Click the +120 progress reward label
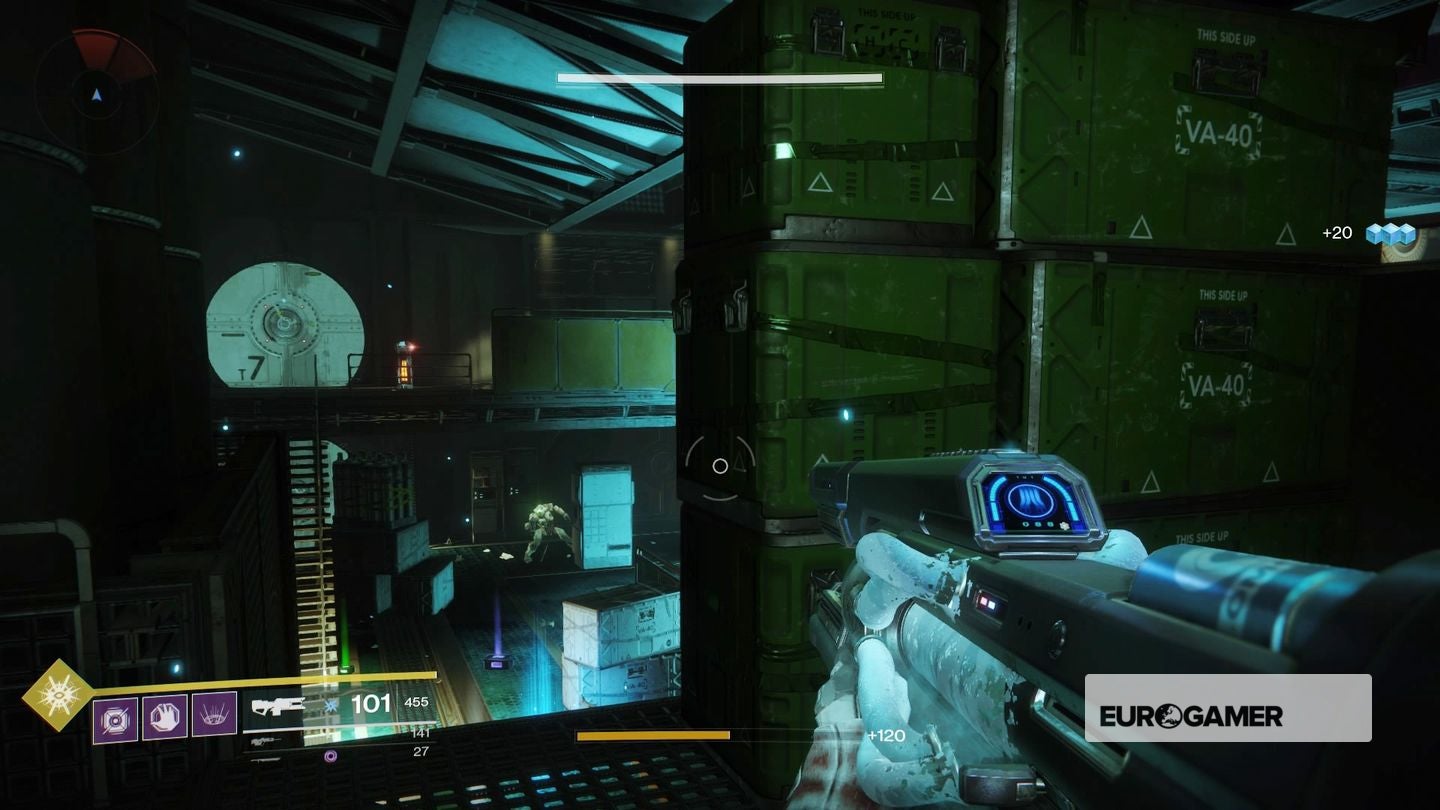This screenshot has width=1440, height=810. click(885, 734)
